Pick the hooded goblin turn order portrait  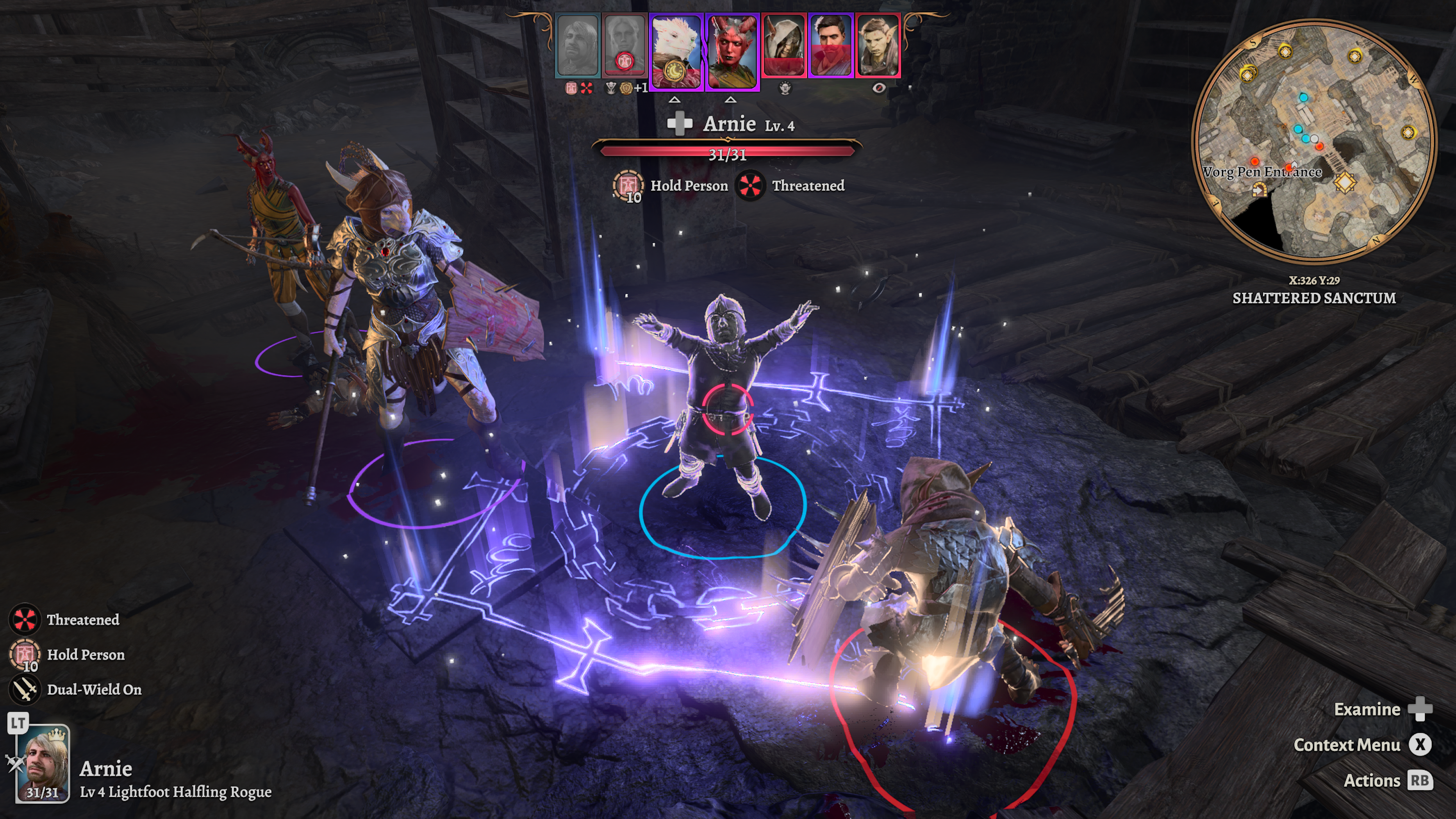coord(783,45)
